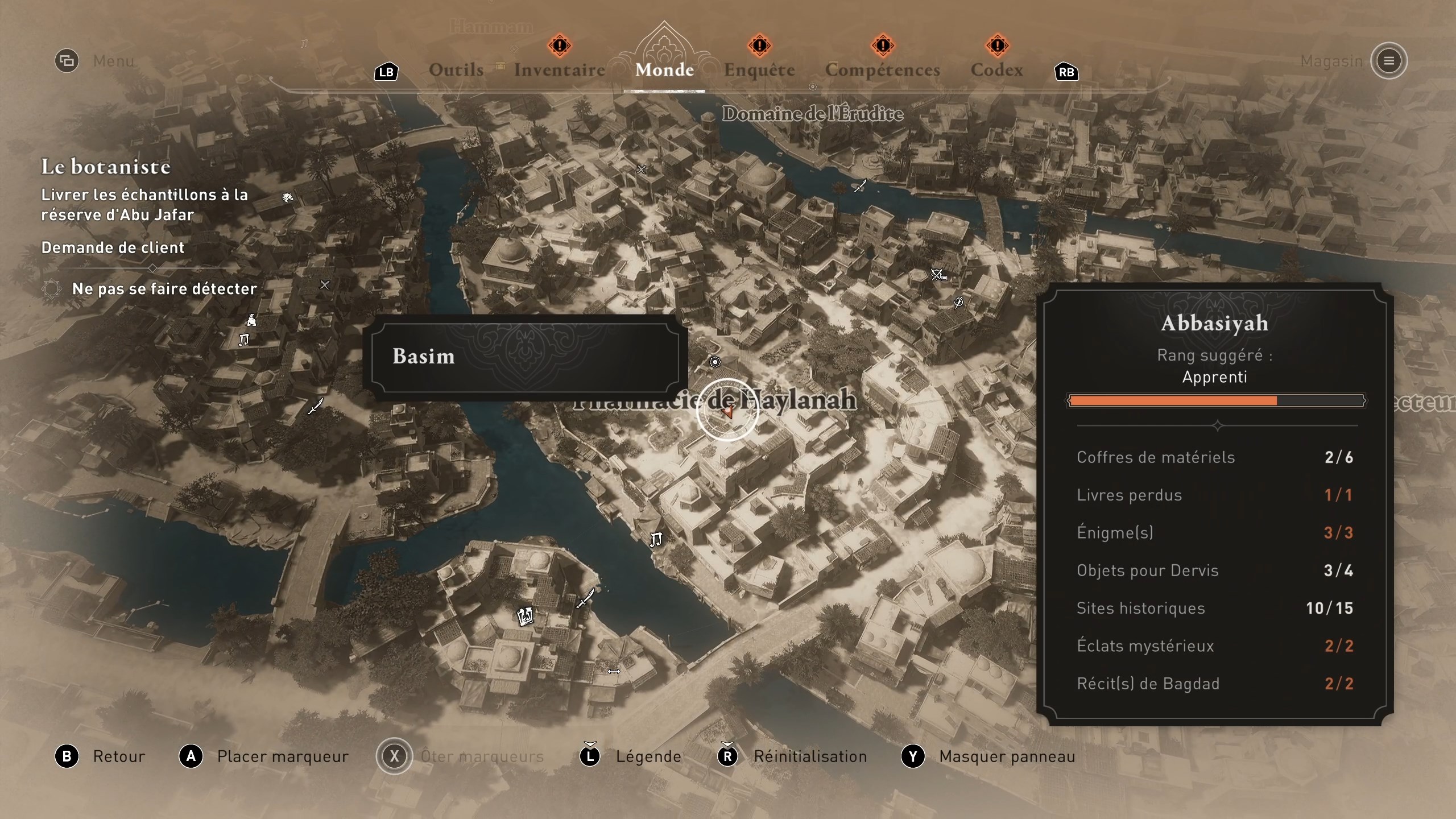Show the Compétences tab
The image size is (1456, 819).
(x=882, y=70)
